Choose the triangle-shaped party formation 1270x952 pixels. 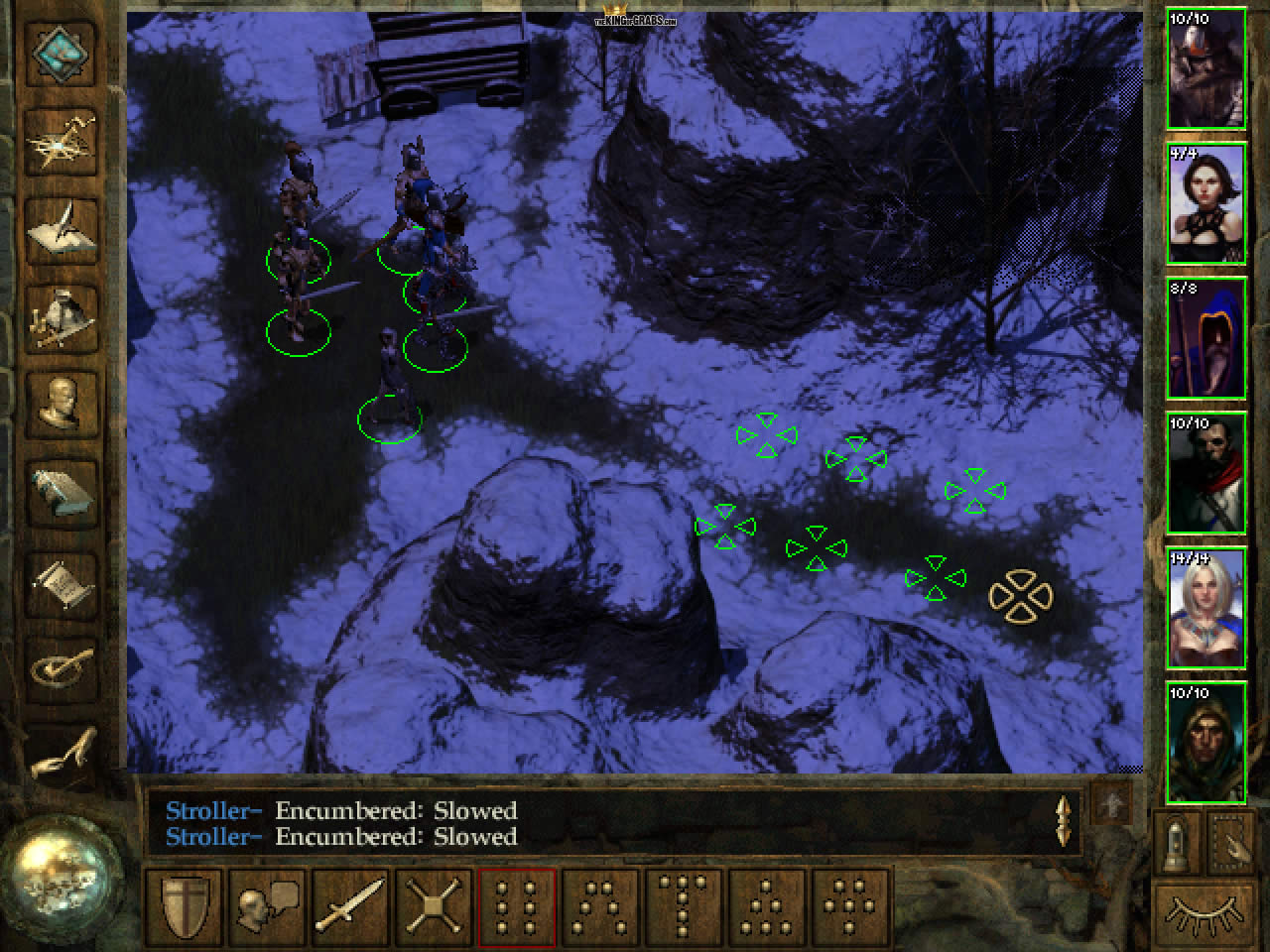(x=767, y=904)
